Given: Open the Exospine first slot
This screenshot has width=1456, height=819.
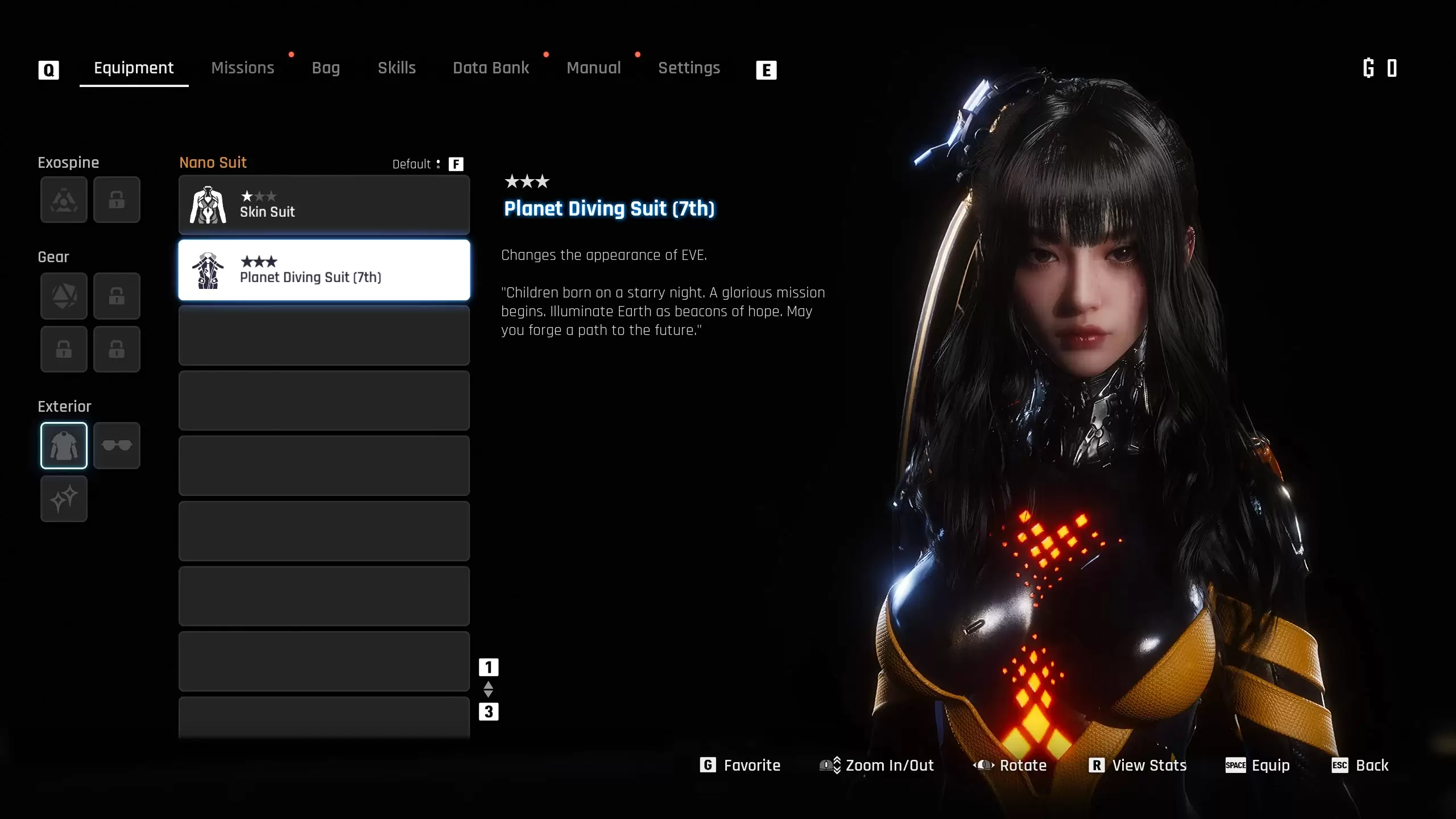Looking at the screenshot, I should pos(64,200).
